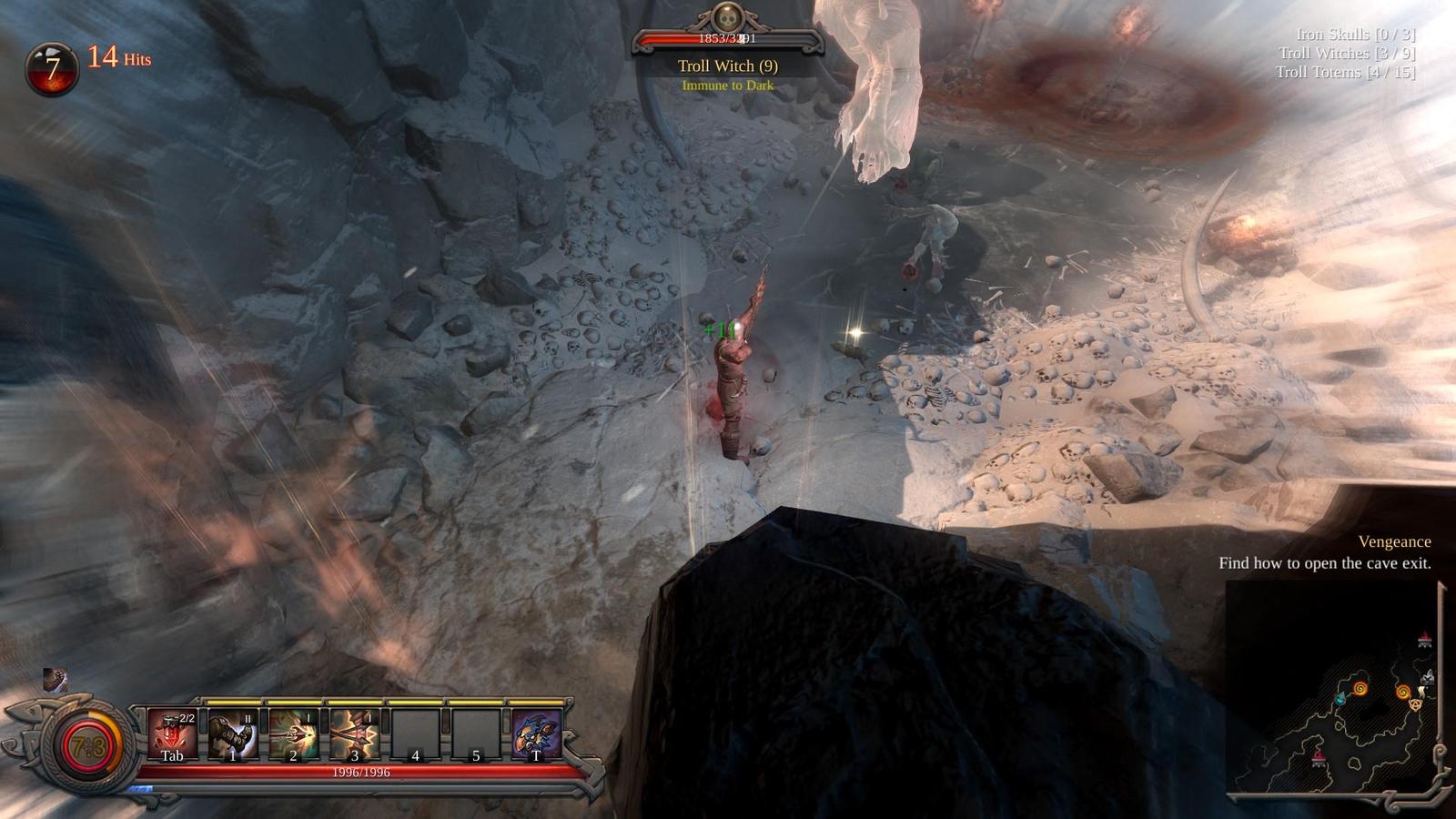Viewport: 1456px width, 819px height.
Task: Use the health potion in the Tab slot
Action: pos(172,734)
